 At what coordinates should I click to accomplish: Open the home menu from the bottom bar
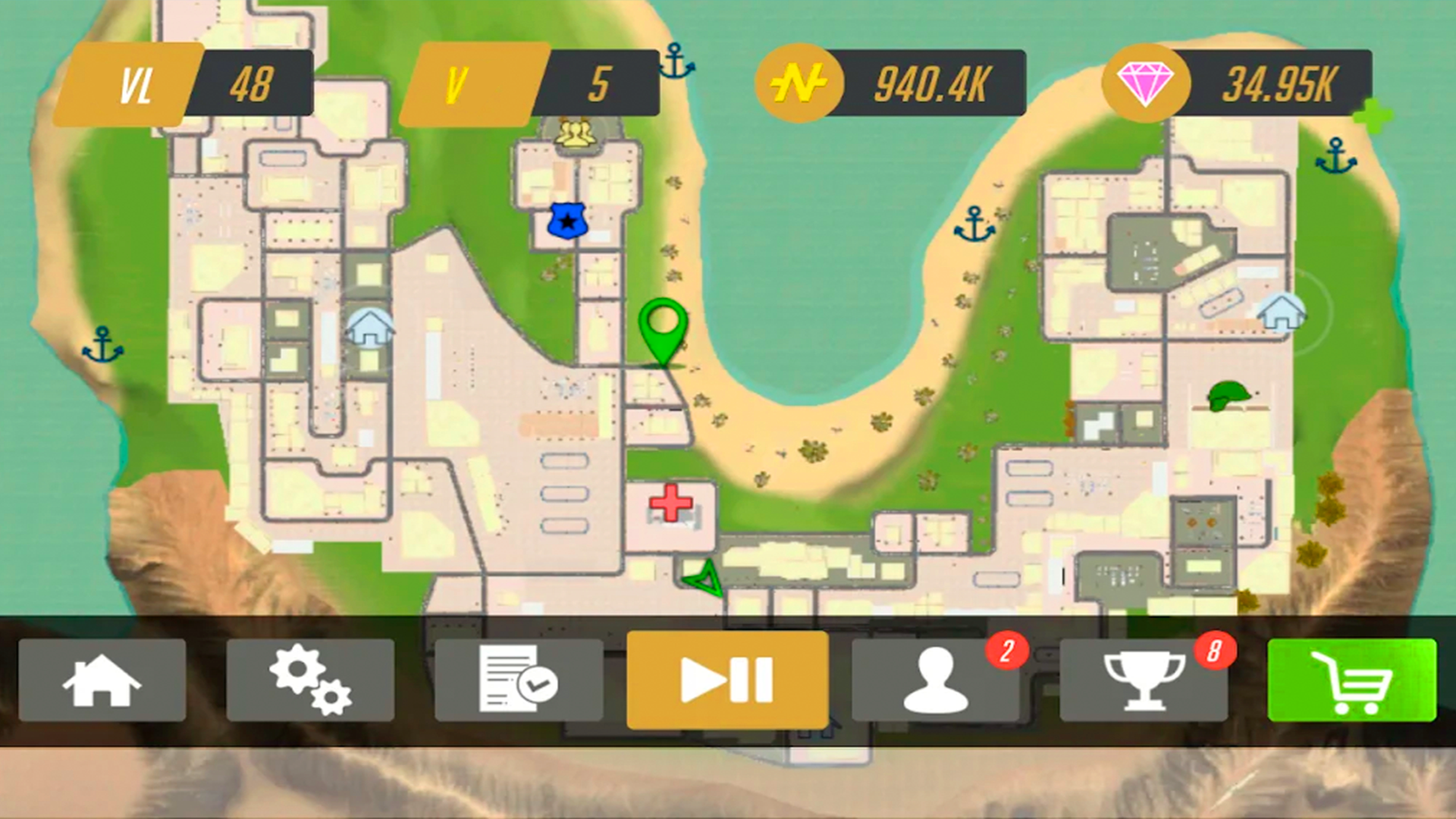(104, 680)
